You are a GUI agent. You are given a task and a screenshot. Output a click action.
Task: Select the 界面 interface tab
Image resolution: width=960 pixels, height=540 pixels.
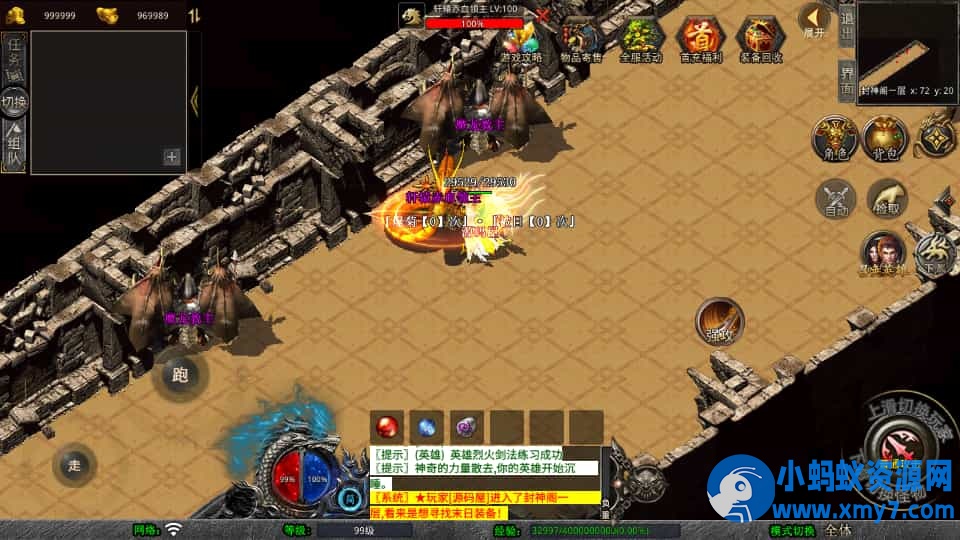tap(846, 79)
